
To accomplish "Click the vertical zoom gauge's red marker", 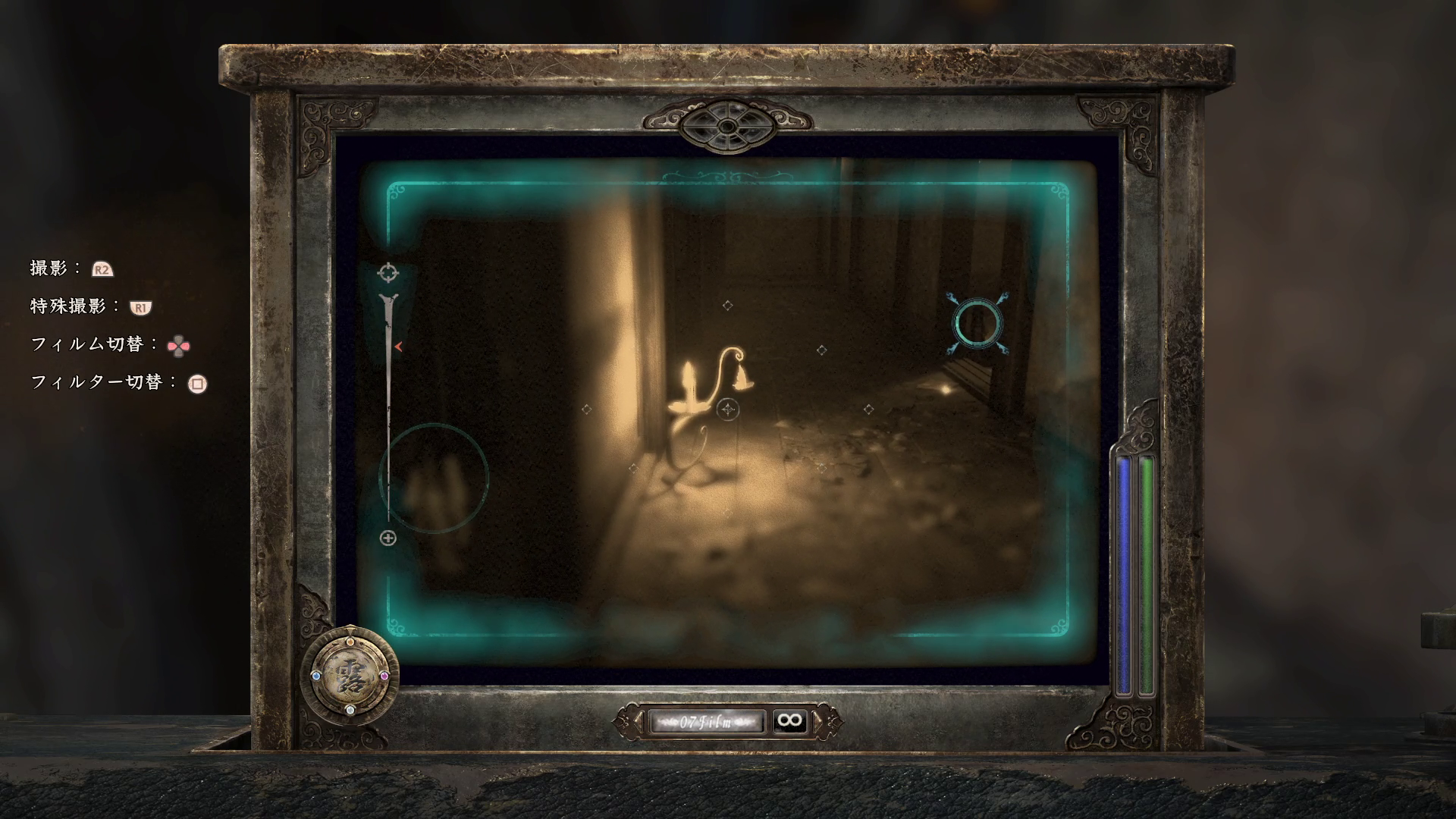I will pos(398,347).
